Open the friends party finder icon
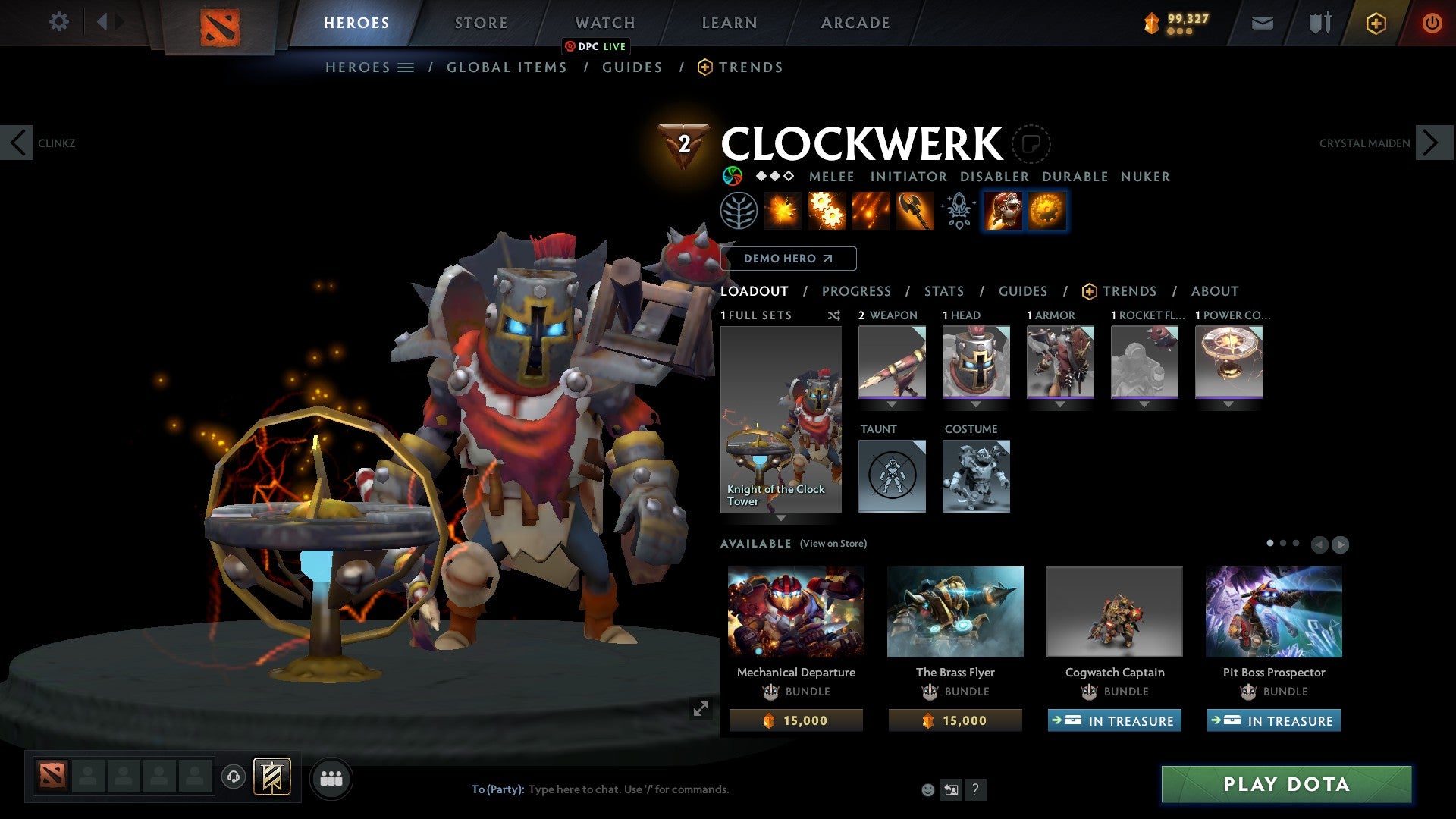 (x=331, y=778)
